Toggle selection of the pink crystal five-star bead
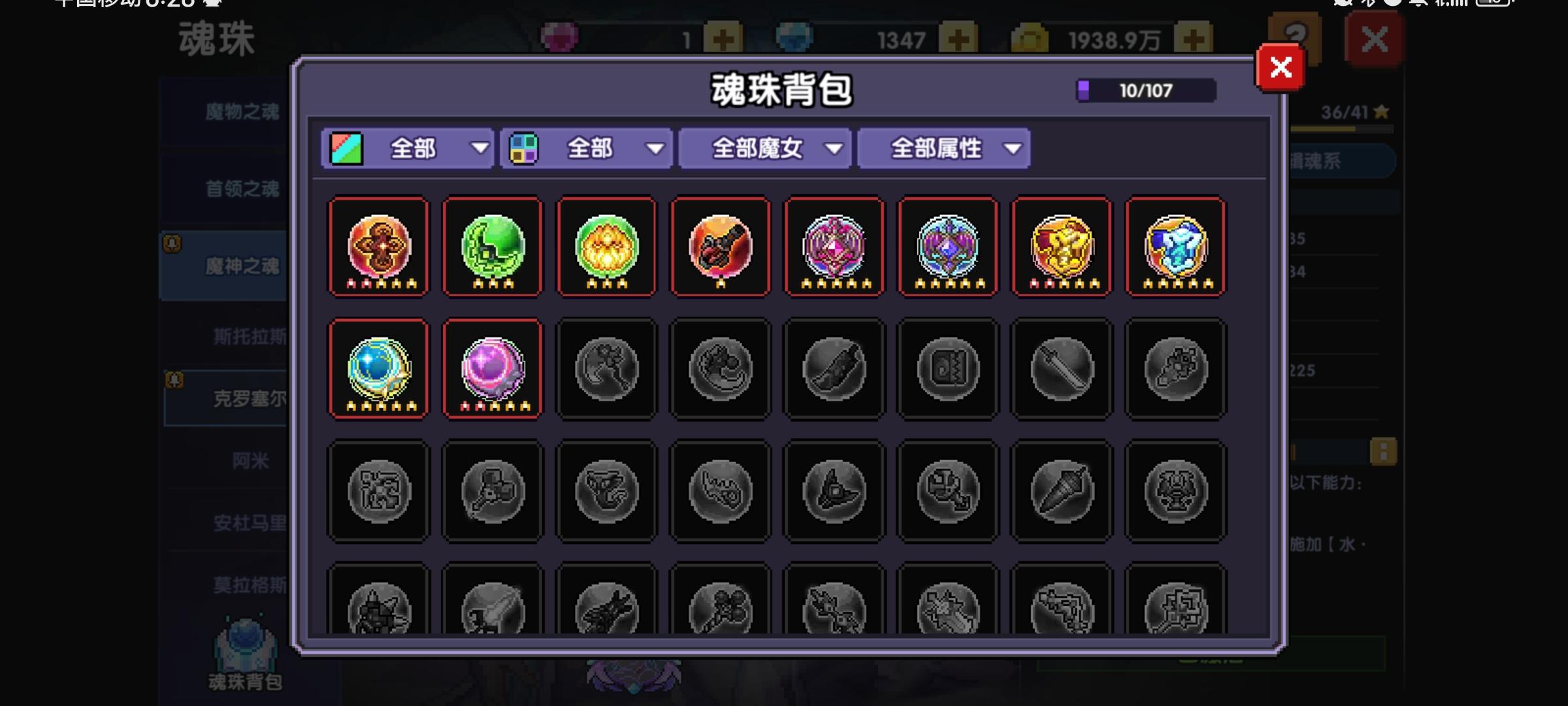 click(x=834, y=247)
